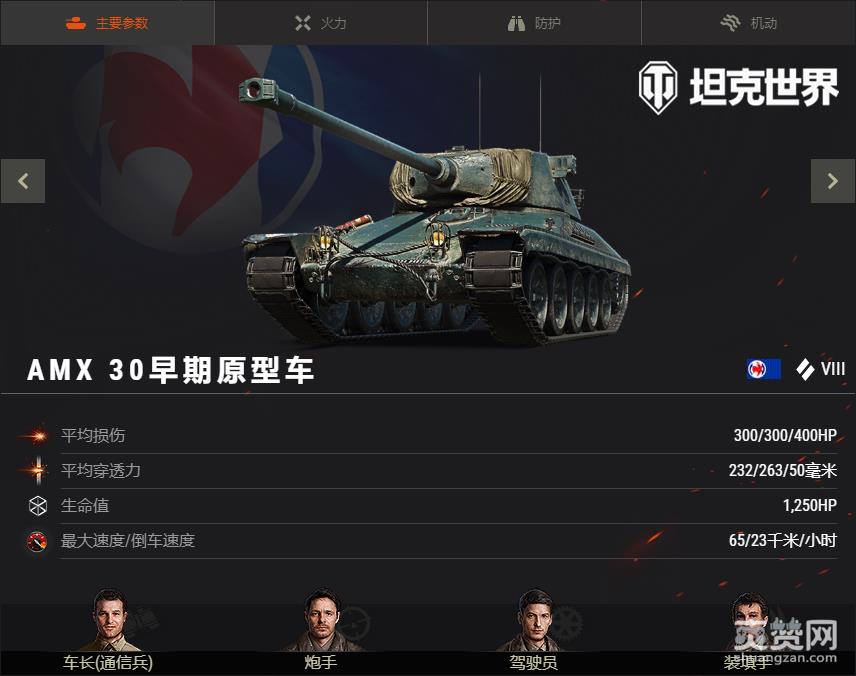Image resolution: width=856 pixels, height=676 pixels.
Task: Advance to the next tank with right arrow
Action: click(832, 182)
